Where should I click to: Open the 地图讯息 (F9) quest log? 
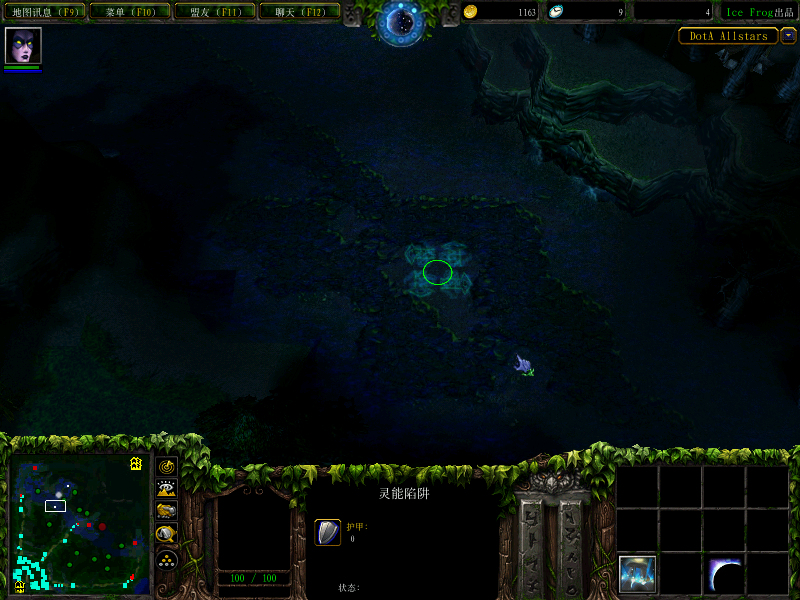point(43,12)
